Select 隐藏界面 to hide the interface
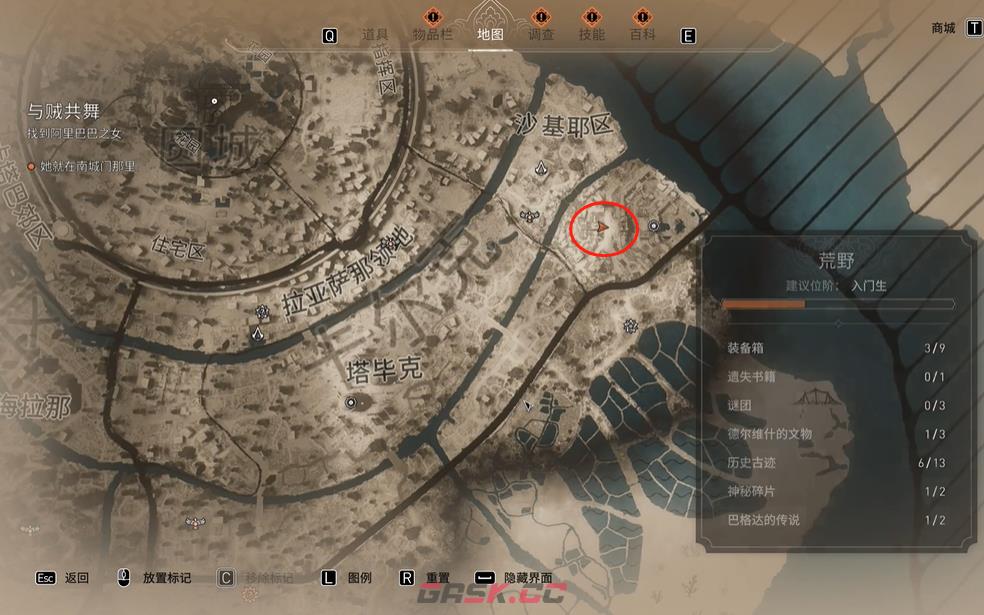Screen dimensions: 984x615 (x=529, y=578)
